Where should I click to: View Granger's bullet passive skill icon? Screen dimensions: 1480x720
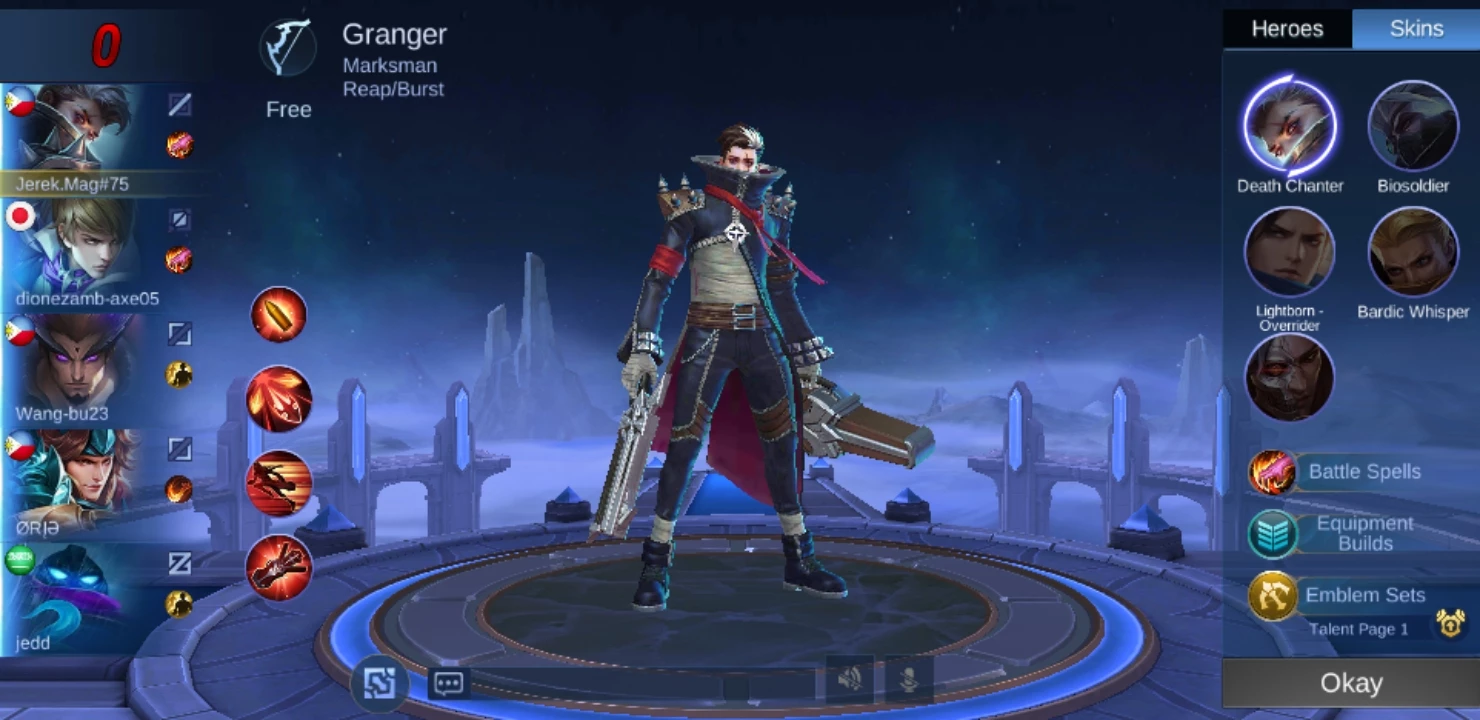pyautogui.click(x=278, y=314)
